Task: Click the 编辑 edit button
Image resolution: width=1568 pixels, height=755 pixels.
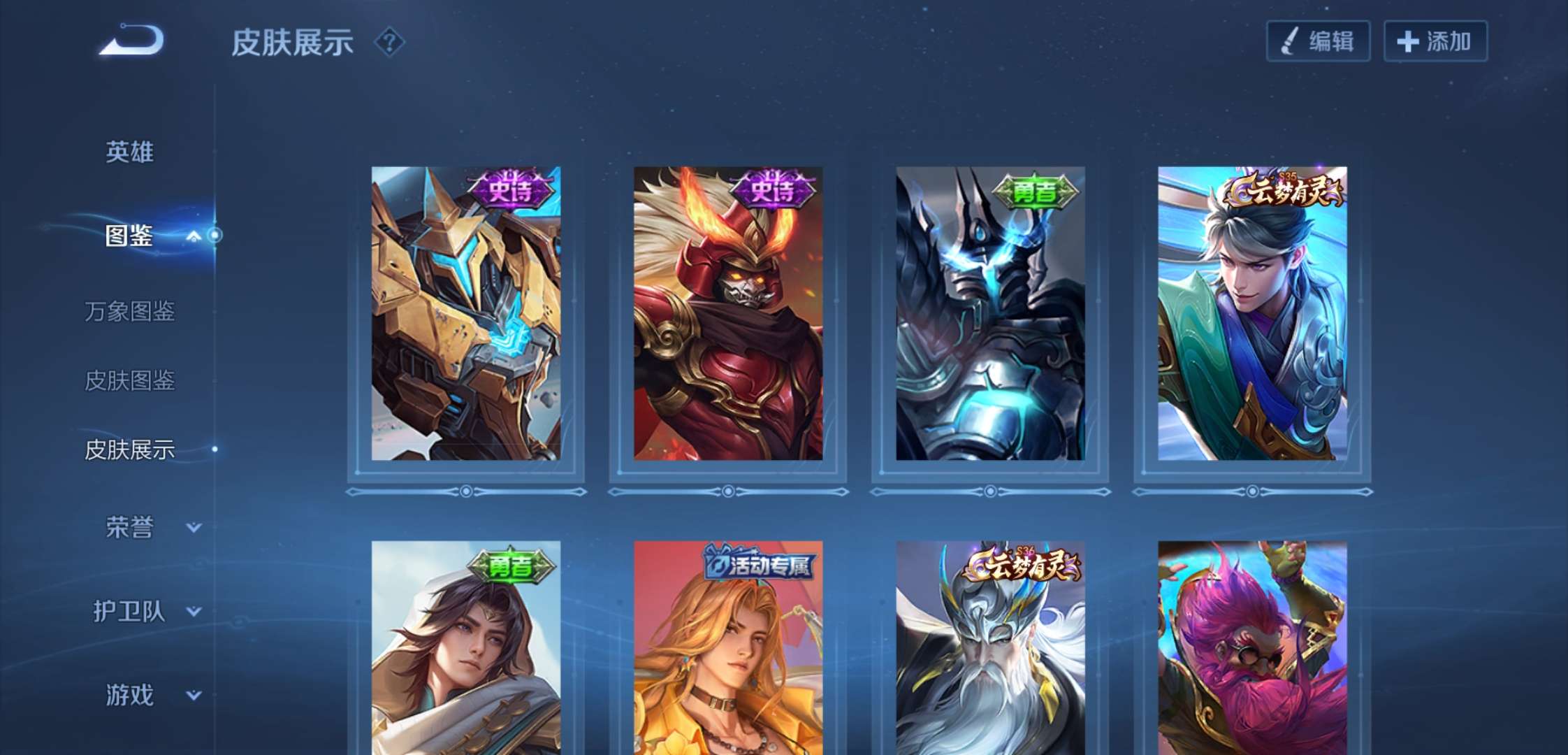Action: click(1318, 41)
